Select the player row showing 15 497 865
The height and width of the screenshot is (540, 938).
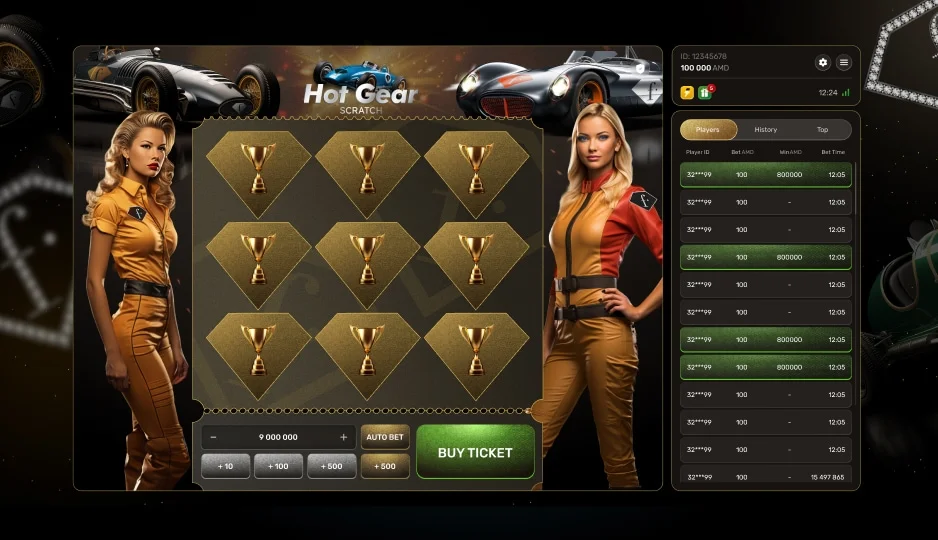765,477
